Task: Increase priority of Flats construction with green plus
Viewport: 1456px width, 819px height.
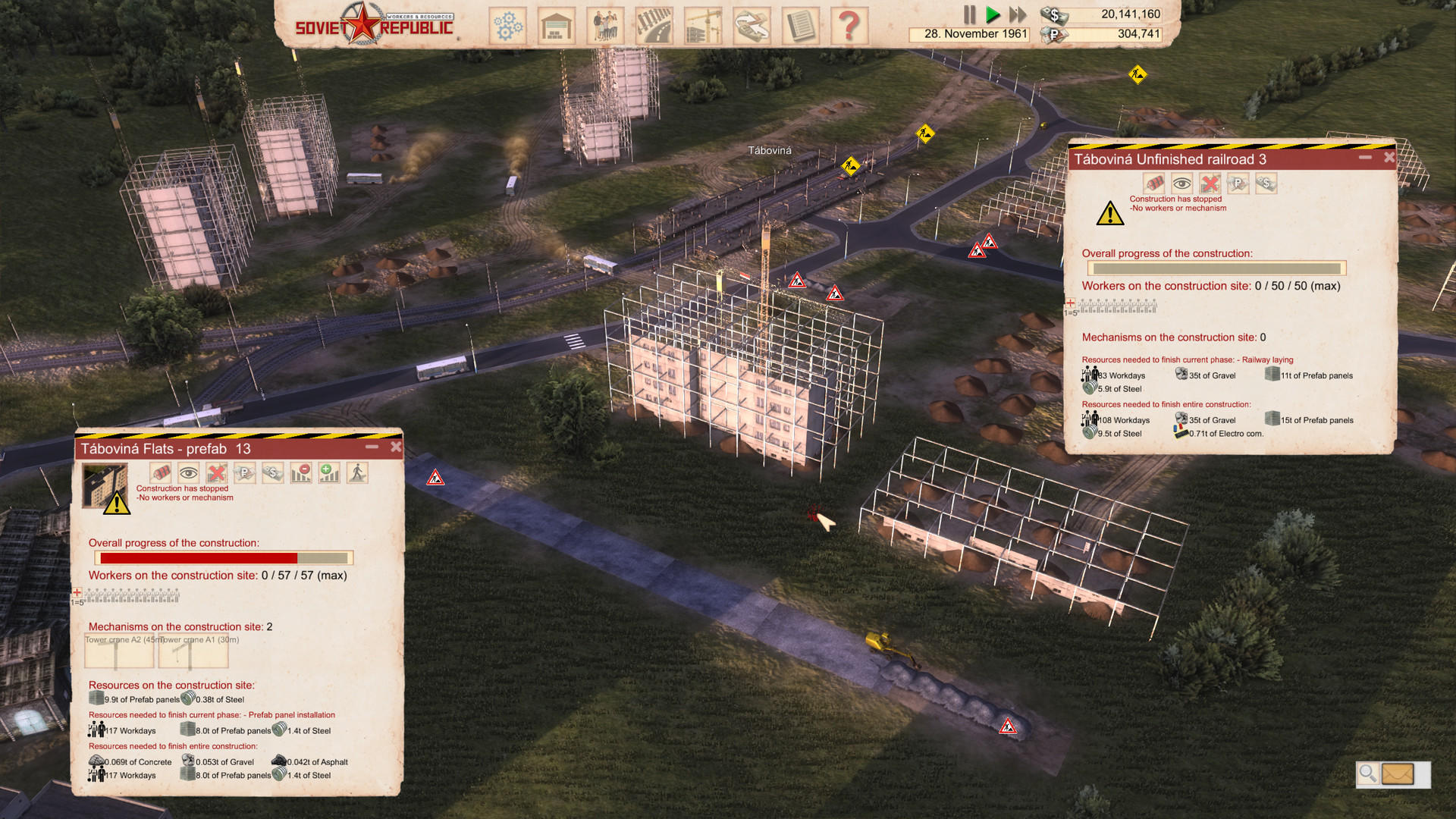Action: [330, 472]
